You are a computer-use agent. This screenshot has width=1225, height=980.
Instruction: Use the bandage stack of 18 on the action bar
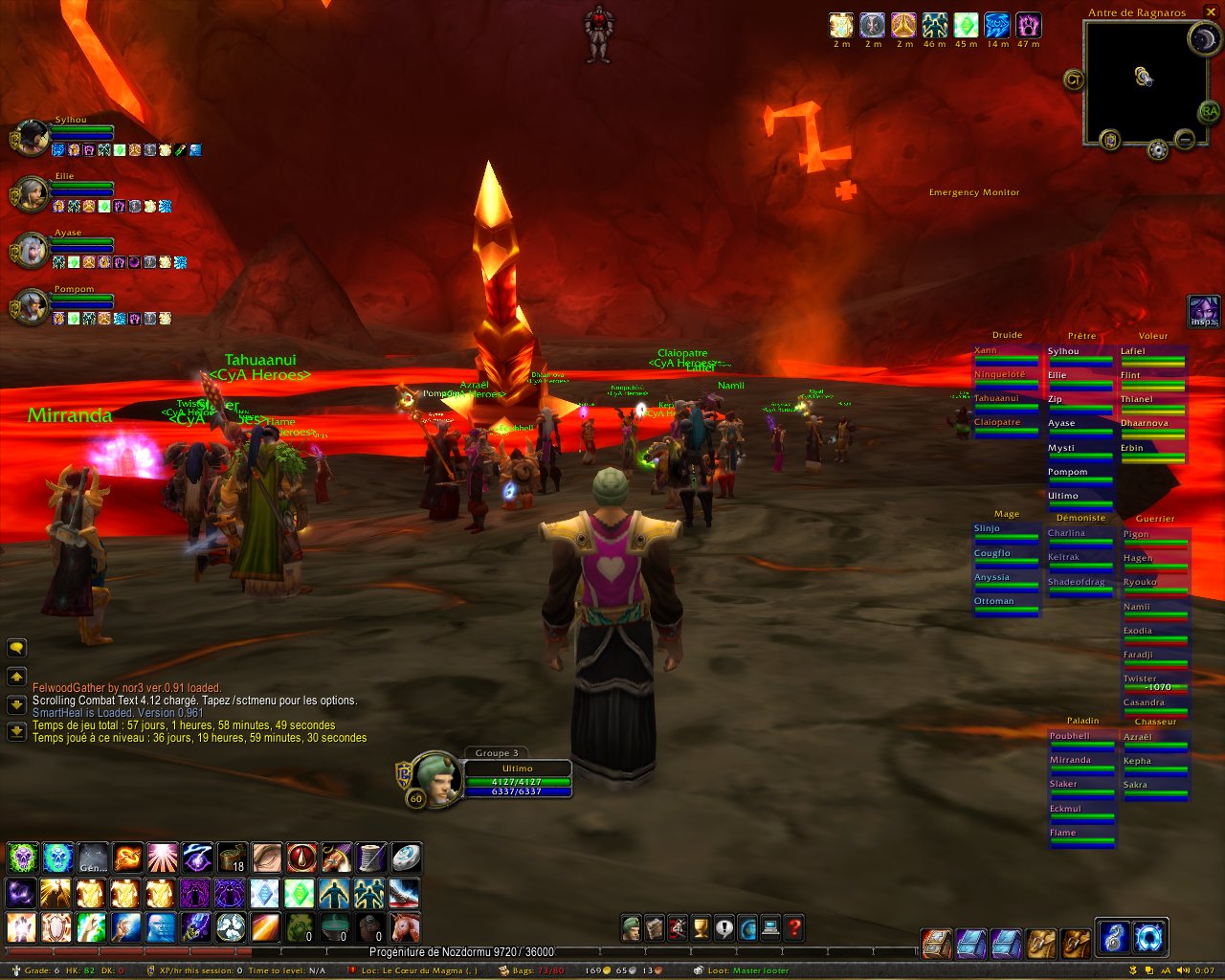233,857
